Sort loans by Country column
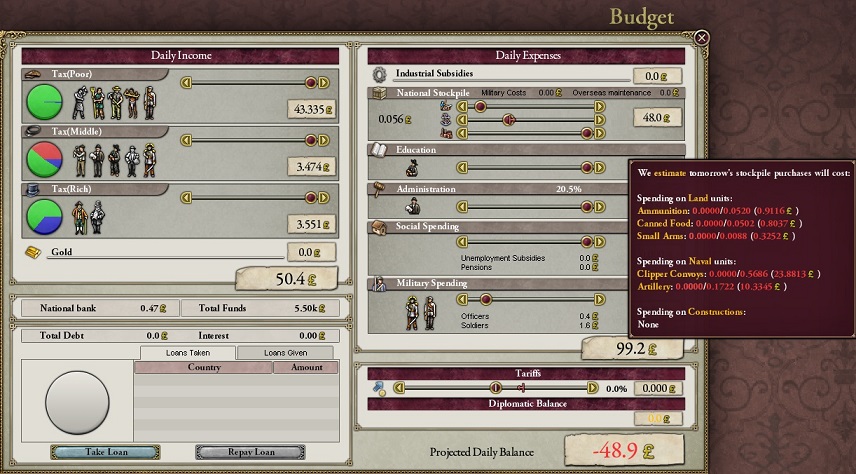856x474 pixels. (204, 368)
